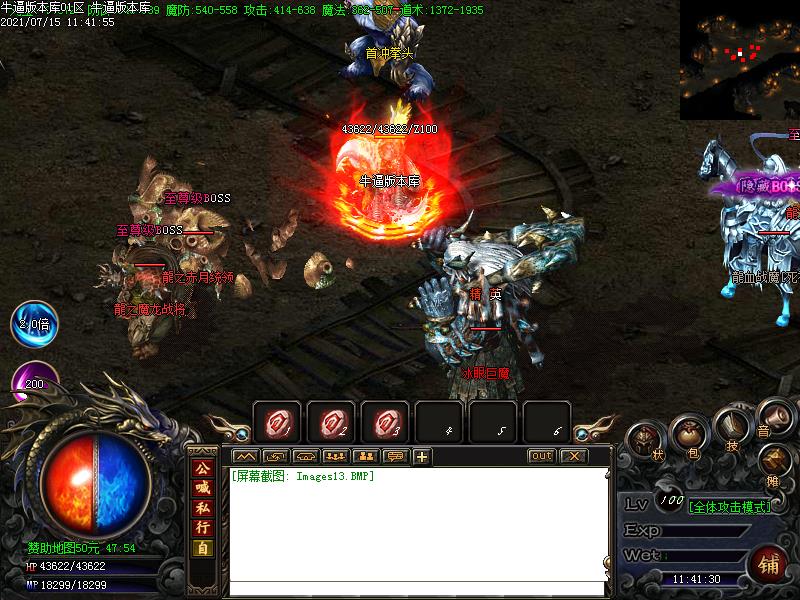Click the 'out' button above the chat
Screen dimensions: 800x600
(x=541, y=456)
